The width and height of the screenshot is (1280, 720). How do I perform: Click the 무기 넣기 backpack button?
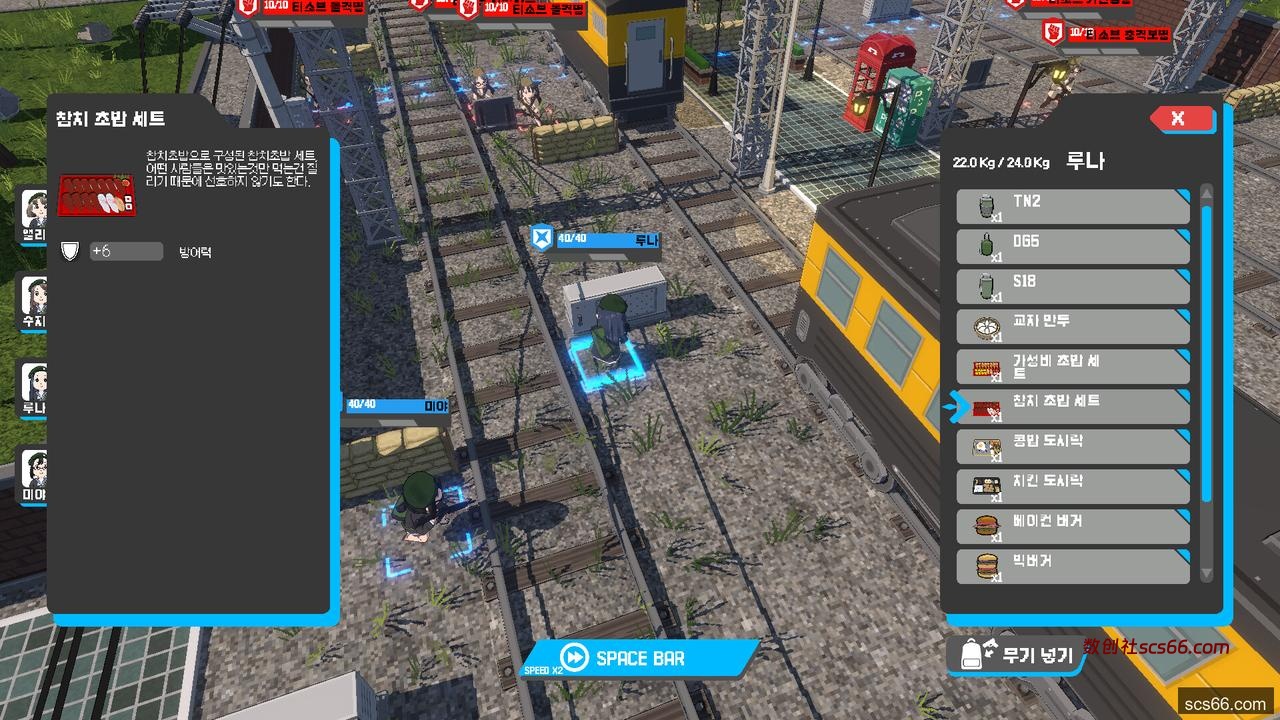(x=1015, y=655)
